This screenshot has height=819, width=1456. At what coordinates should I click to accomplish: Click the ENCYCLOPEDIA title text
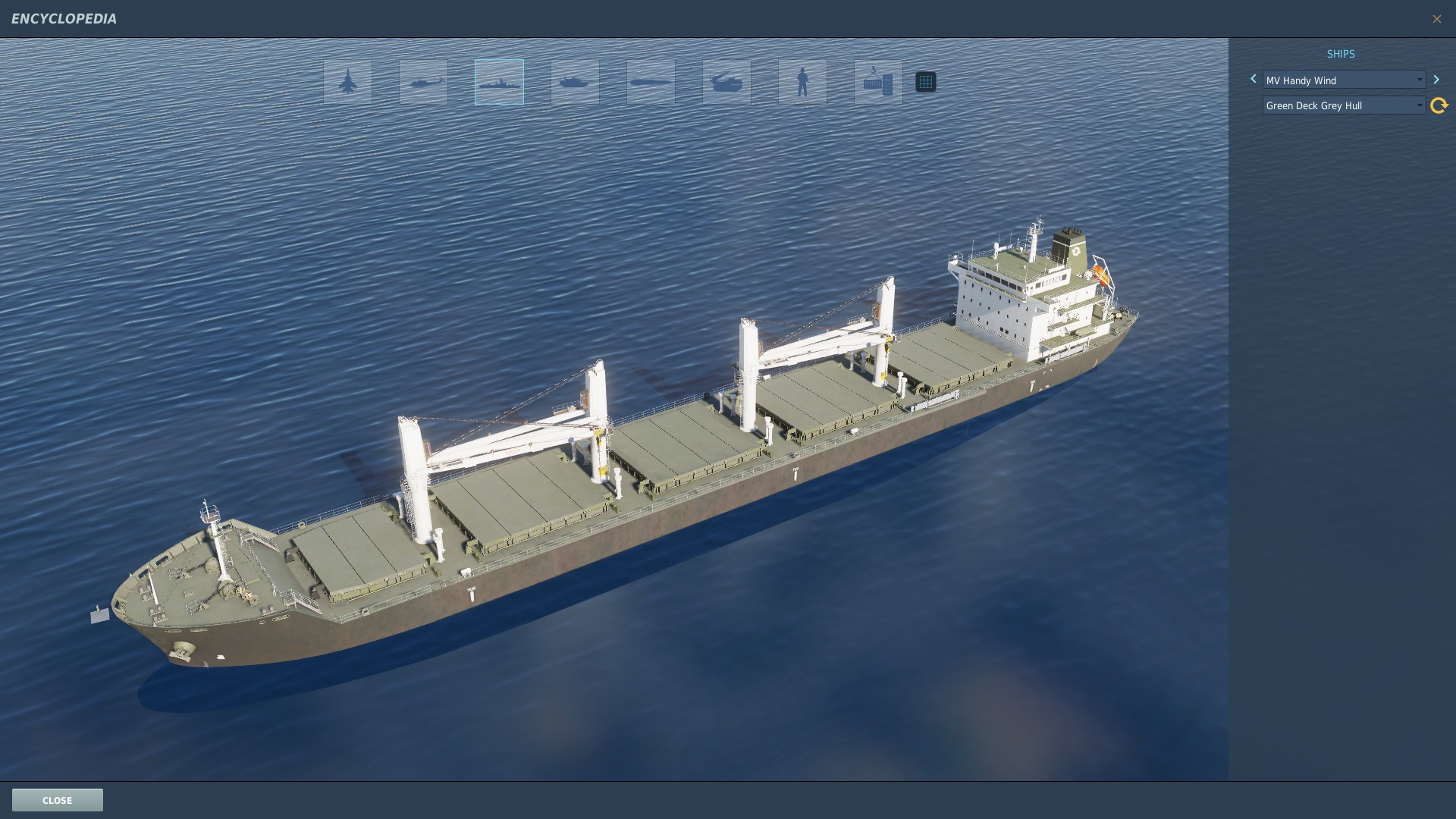tap(64, 18)
